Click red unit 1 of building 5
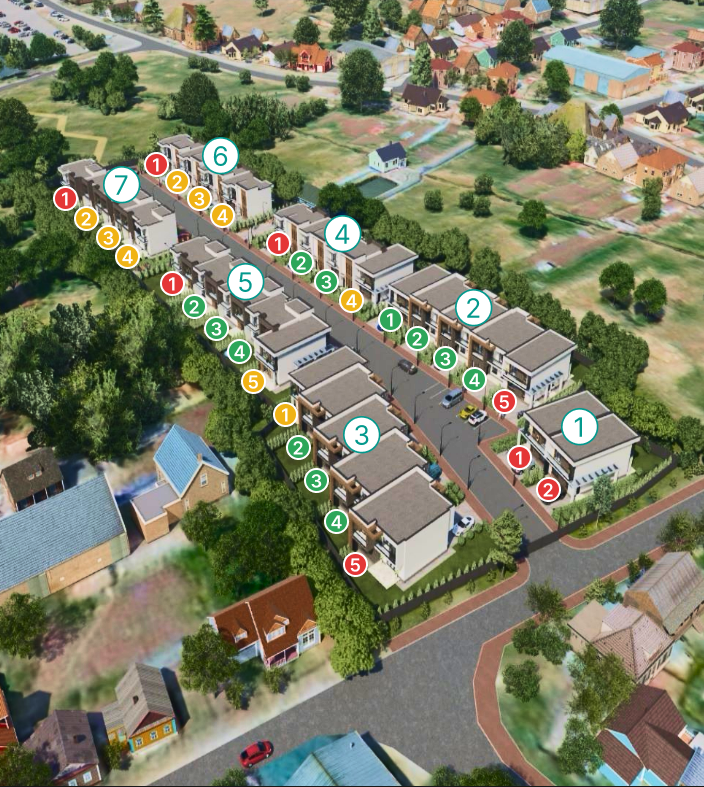This screenshot has width=704, height=787. [172, 283]
